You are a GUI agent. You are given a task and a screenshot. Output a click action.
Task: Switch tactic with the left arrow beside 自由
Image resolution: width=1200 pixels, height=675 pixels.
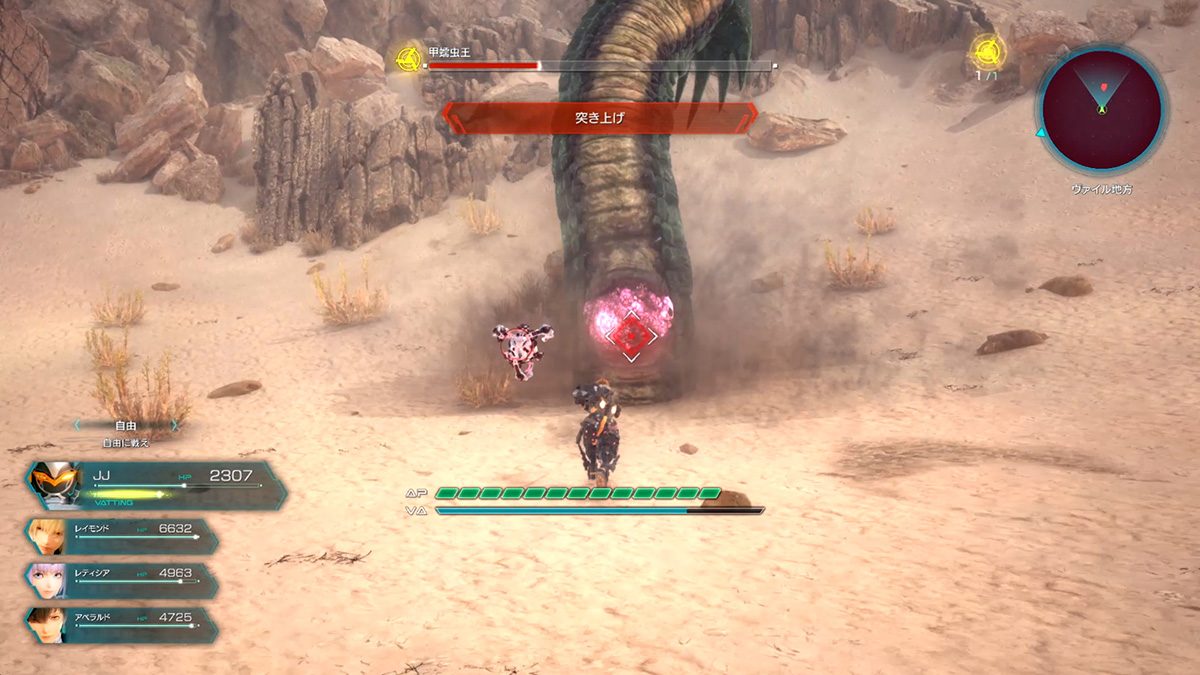pos(77,424)
